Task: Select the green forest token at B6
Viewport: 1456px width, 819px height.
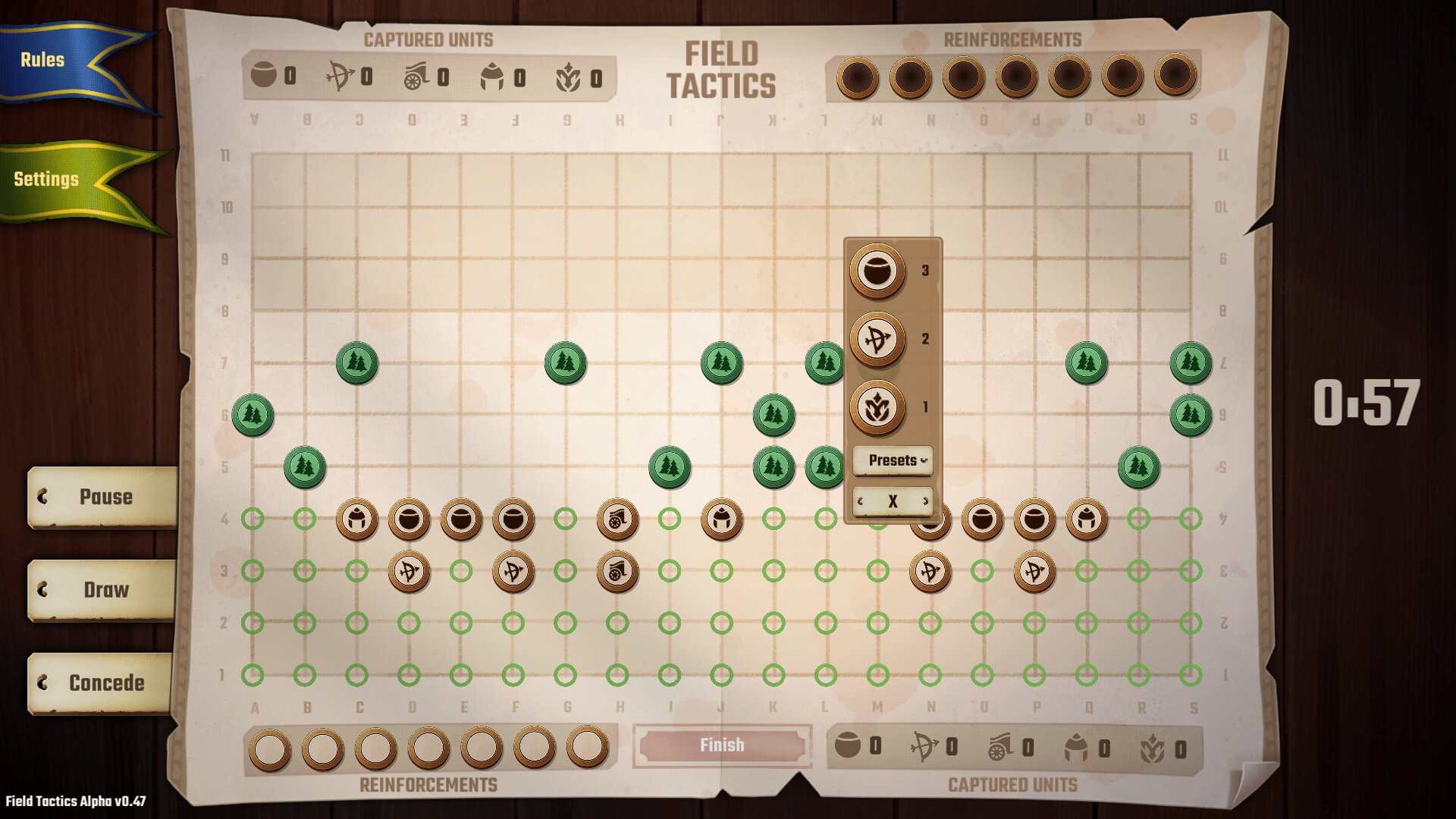Action: tap(254, 416)
